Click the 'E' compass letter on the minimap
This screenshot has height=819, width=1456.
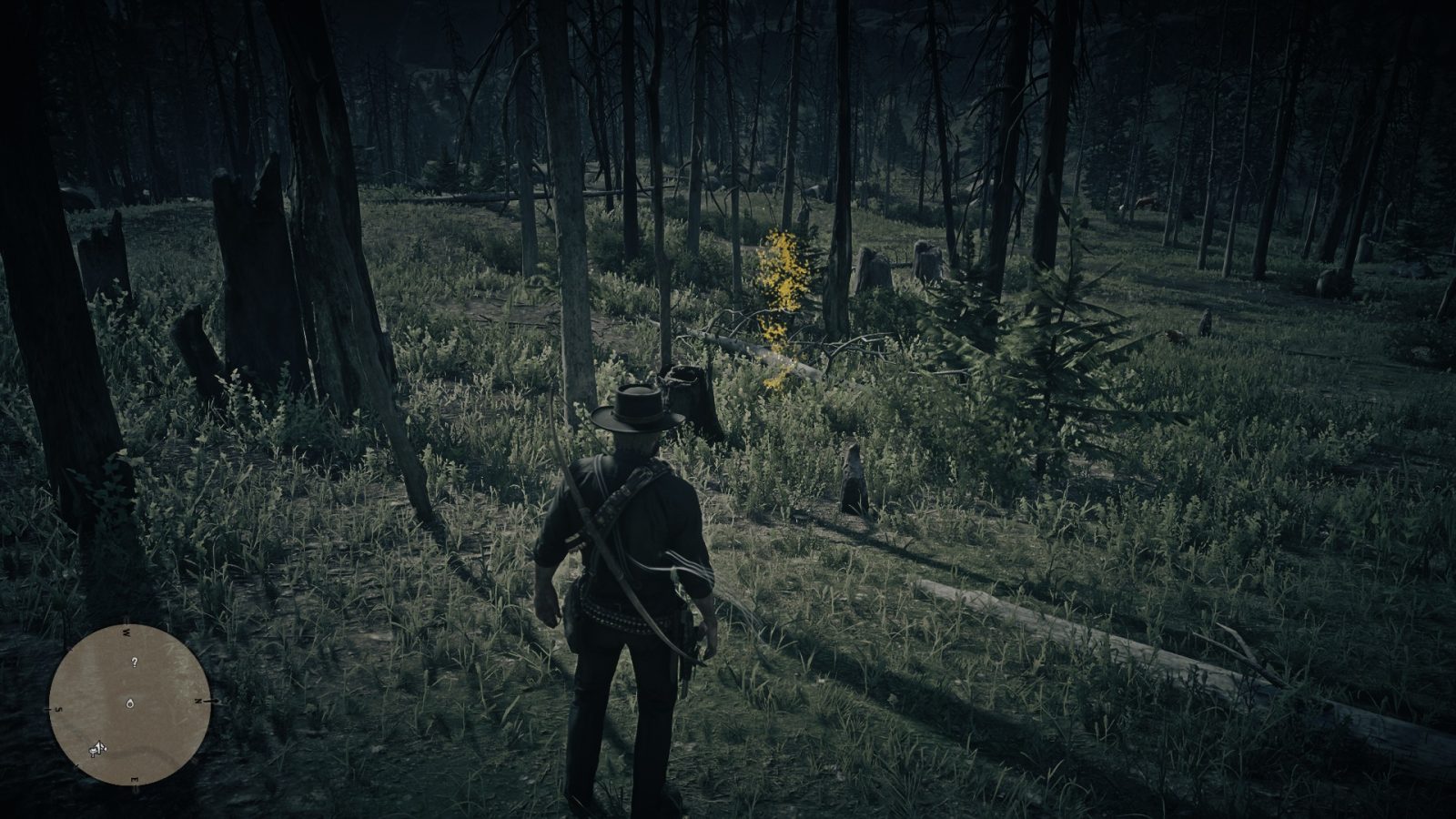(x=135, y=780)
